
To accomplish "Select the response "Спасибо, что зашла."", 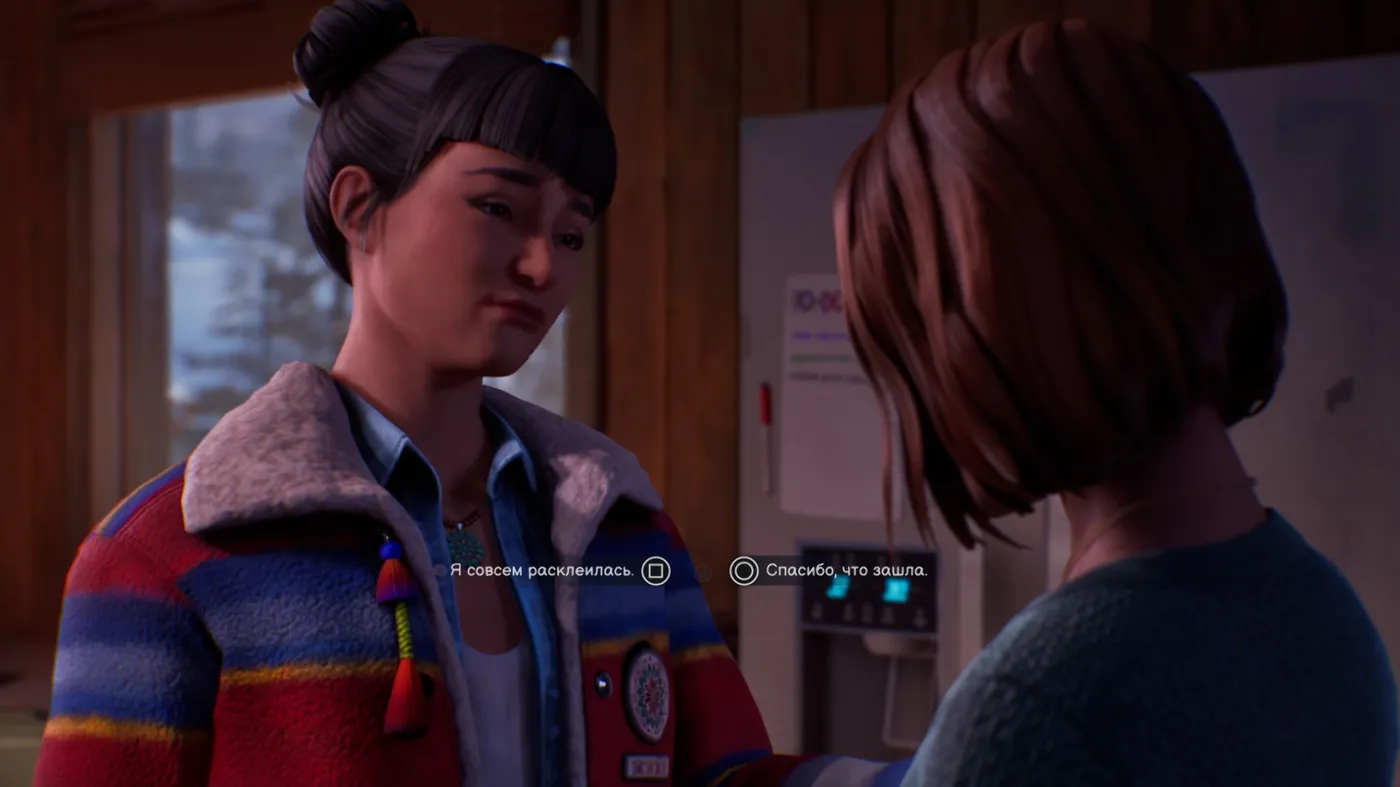I will (x=845, y=571).
